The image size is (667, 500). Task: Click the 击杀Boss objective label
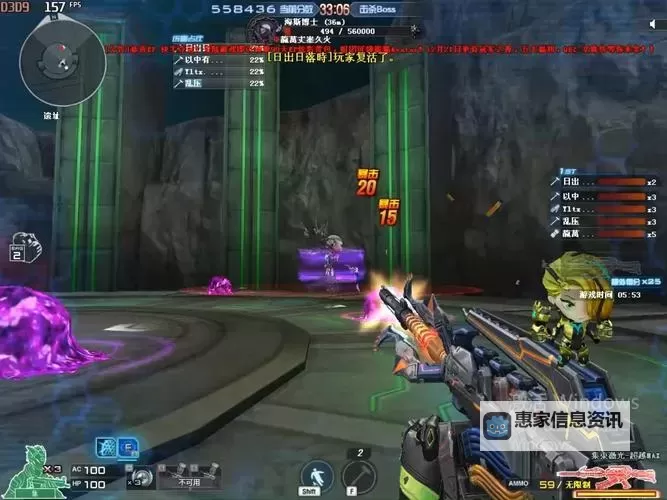point(378,9)
